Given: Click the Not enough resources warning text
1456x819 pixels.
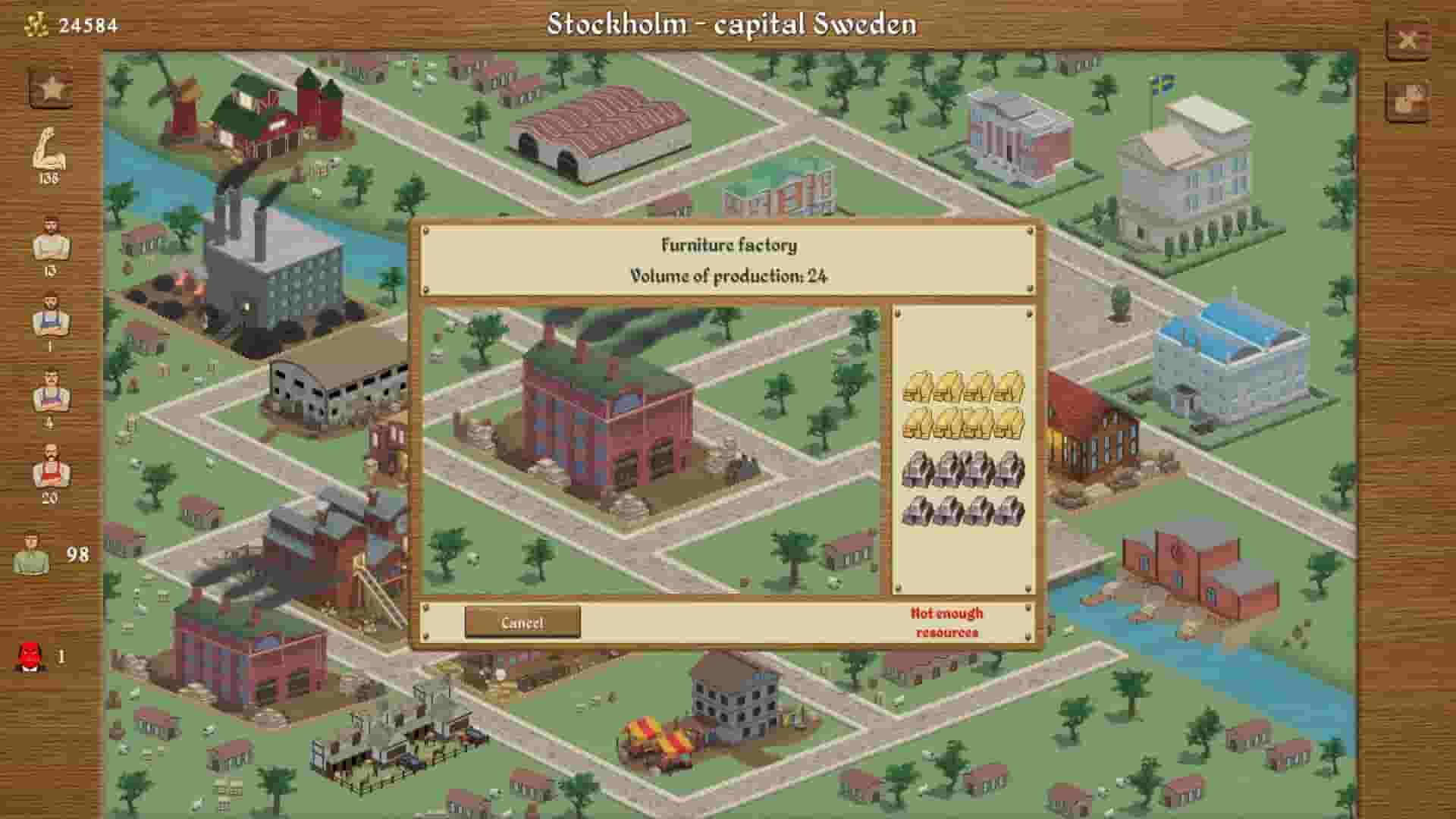Looking at the screenshot, I should [946, 622].
